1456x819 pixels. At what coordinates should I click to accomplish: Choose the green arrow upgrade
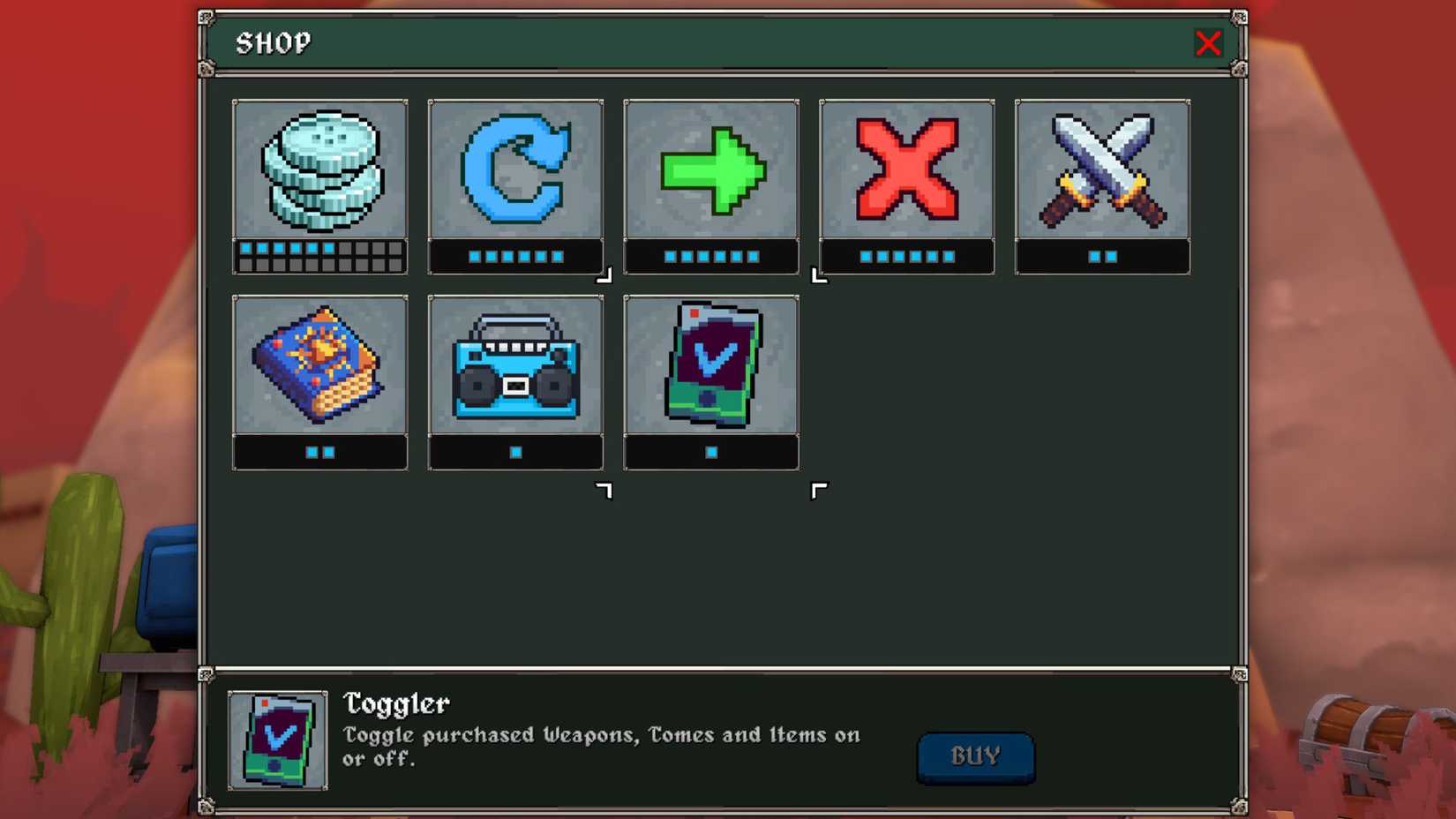pos(711,172)
